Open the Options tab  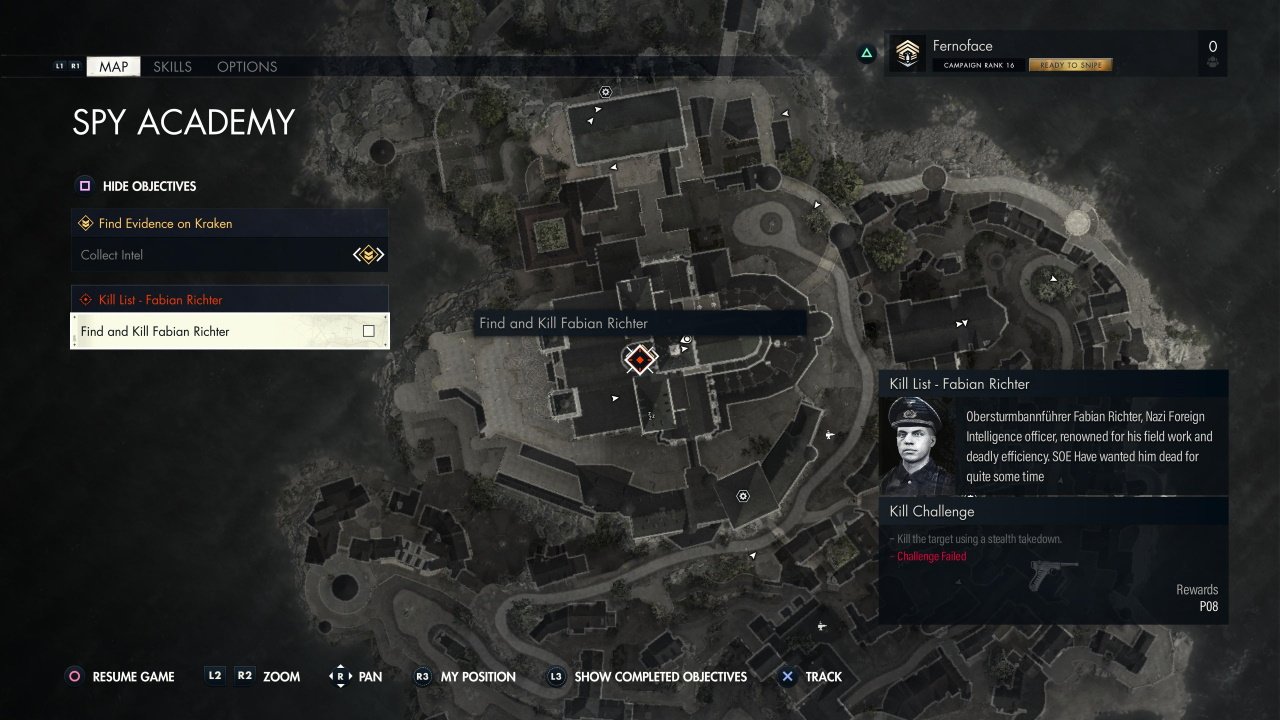click(247, 67)
